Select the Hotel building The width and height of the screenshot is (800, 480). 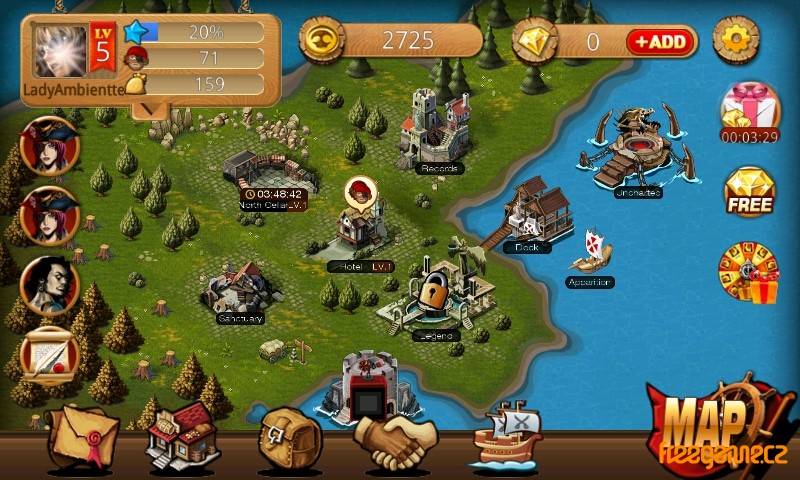361,231
